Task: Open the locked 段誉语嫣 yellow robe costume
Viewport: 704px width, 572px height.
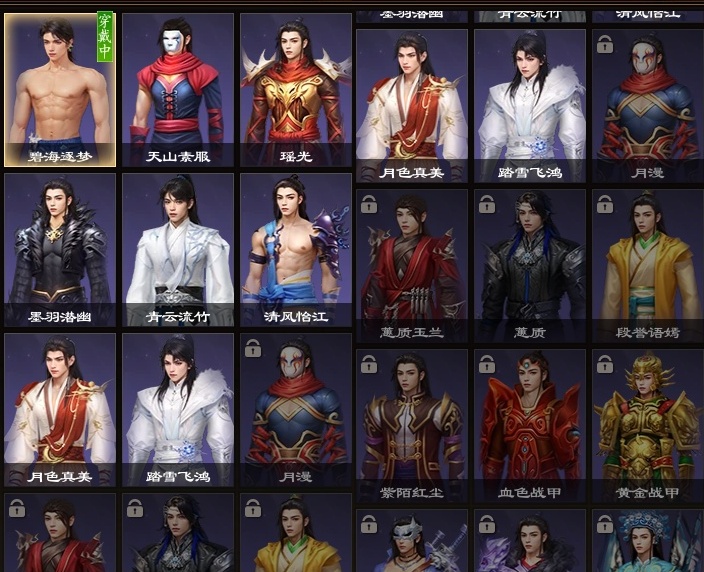Action: (x=647, y=262)
